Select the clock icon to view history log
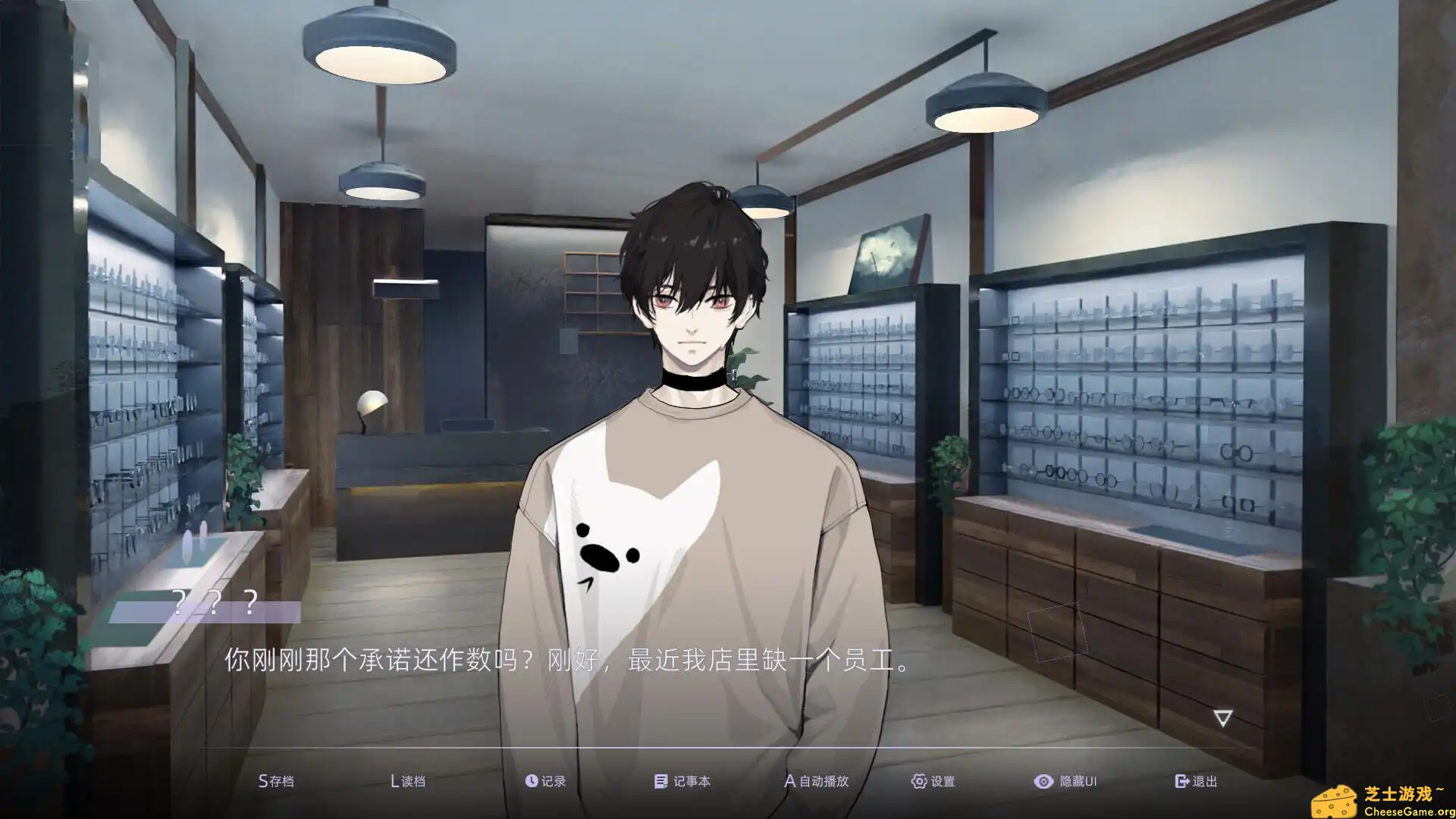 pyautogui.click(x=532, y=780)
